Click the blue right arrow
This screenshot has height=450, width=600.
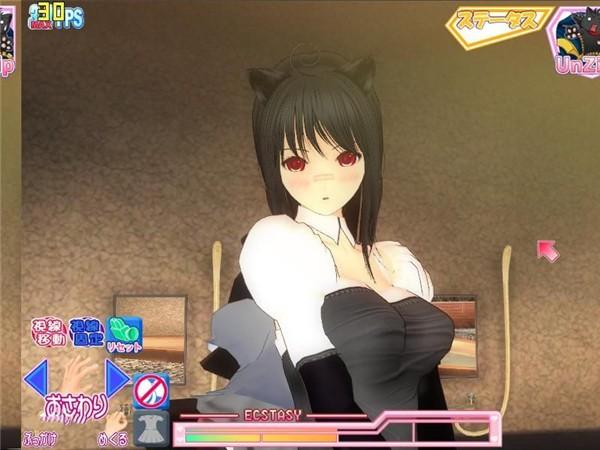(117, 378)
